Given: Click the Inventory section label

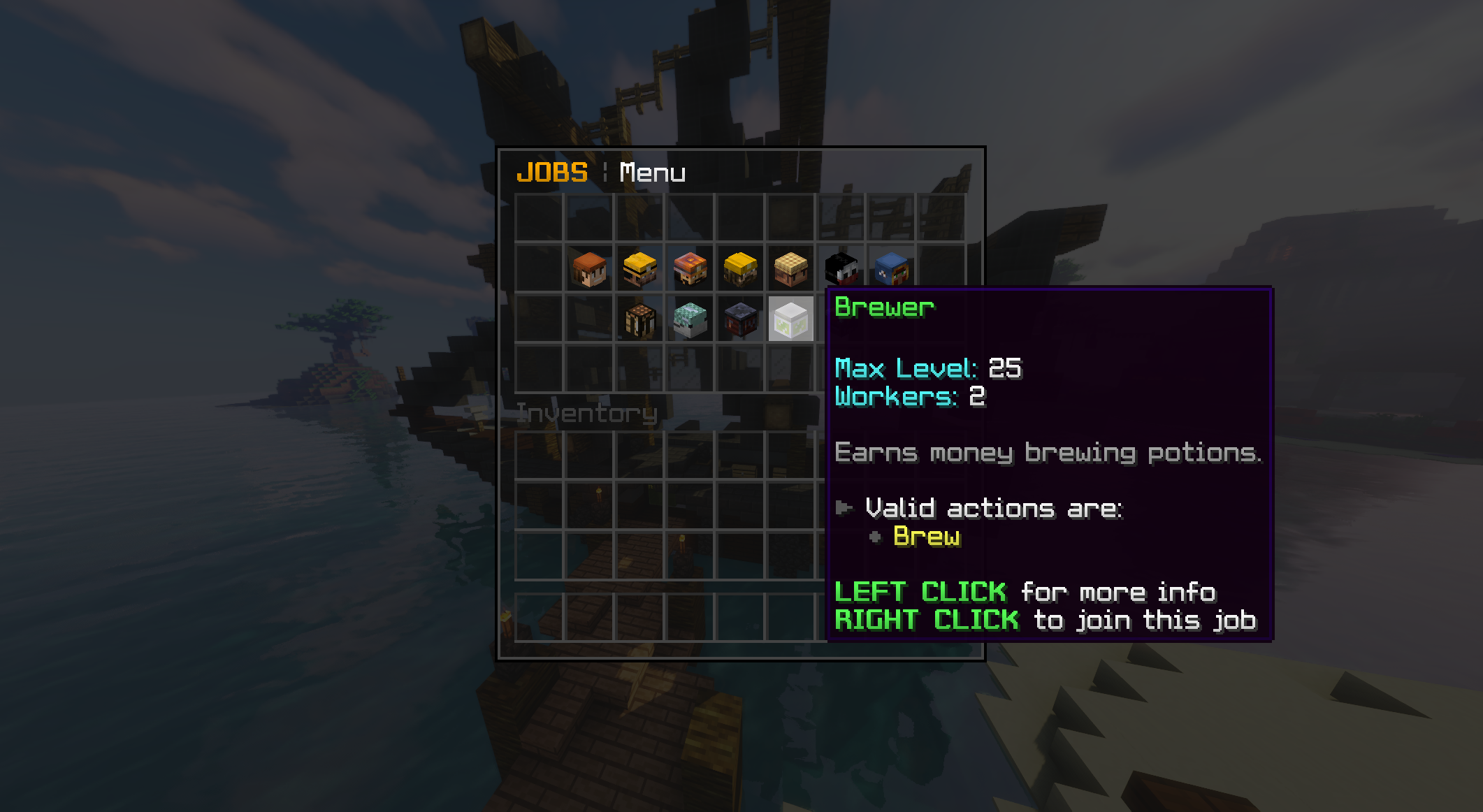Looking at the screenshot, I should tap(588, 413).
